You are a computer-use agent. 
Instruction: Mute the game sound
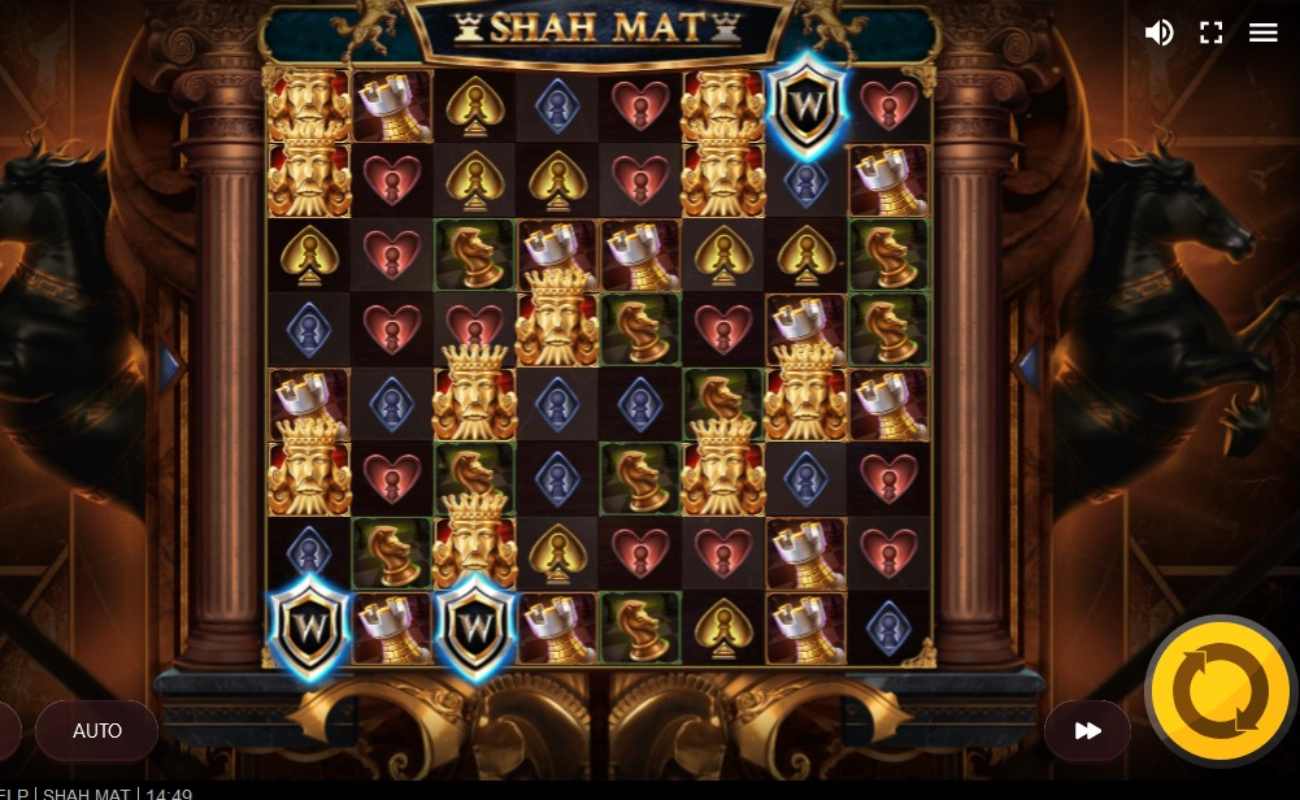[1159, 32]
